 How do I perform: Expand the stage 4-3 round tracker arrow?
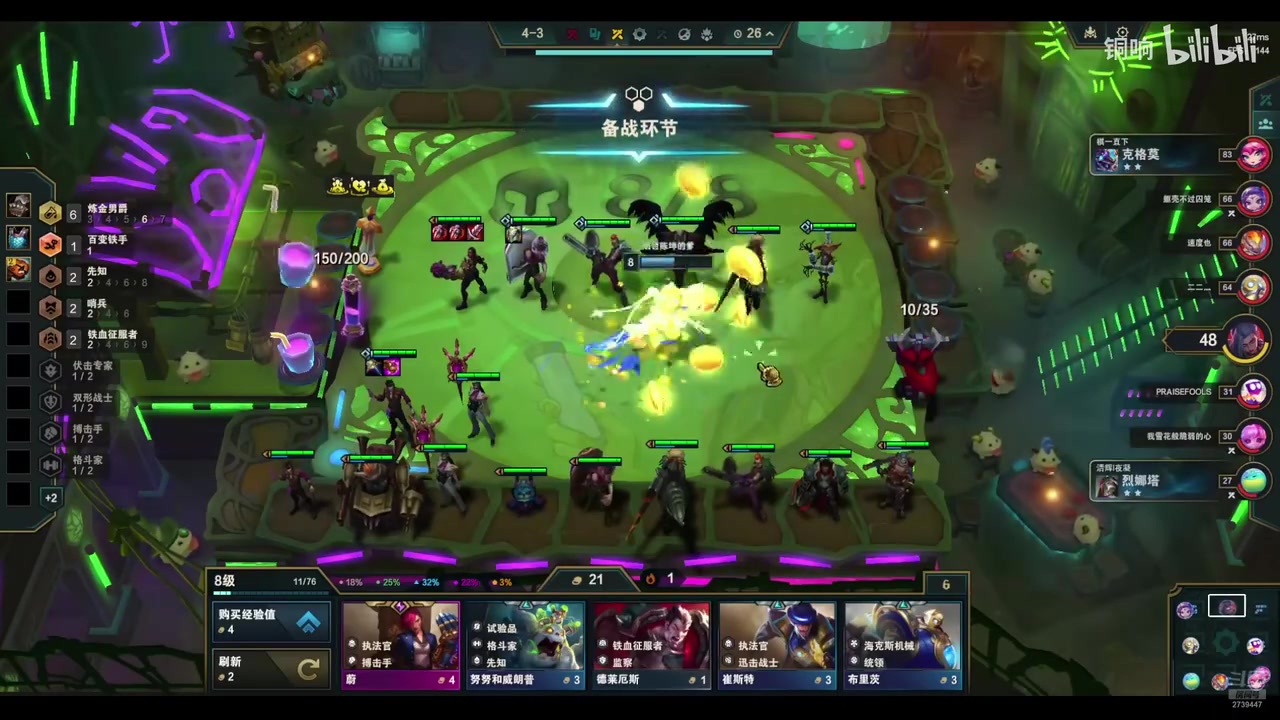[770, 34]
